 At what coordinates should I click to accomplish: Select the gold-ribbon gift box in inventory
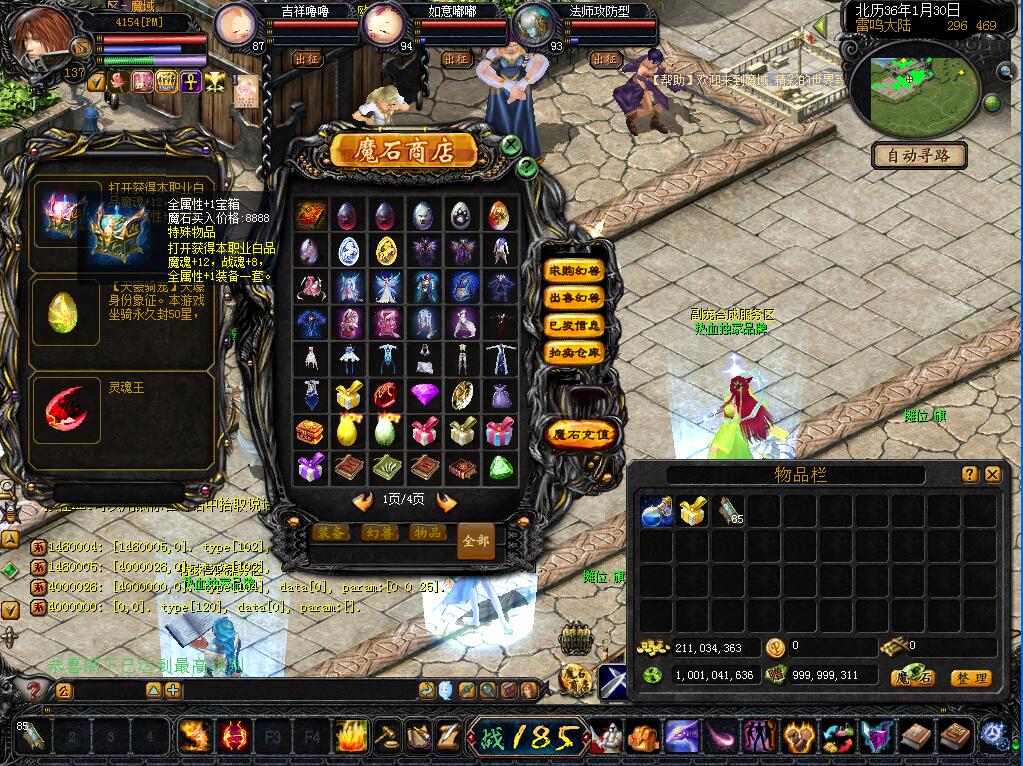(x=693, y=512)
